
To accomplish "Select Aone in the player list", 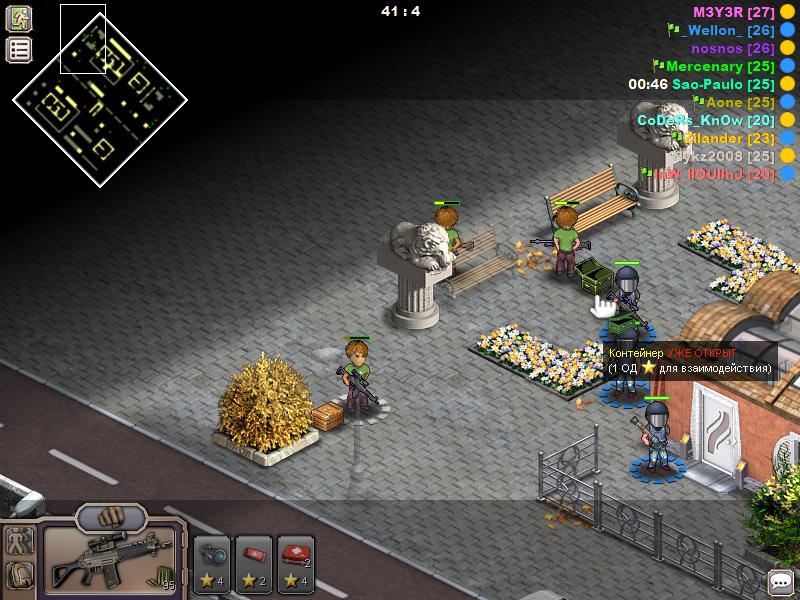I will [x=740, y=102].
